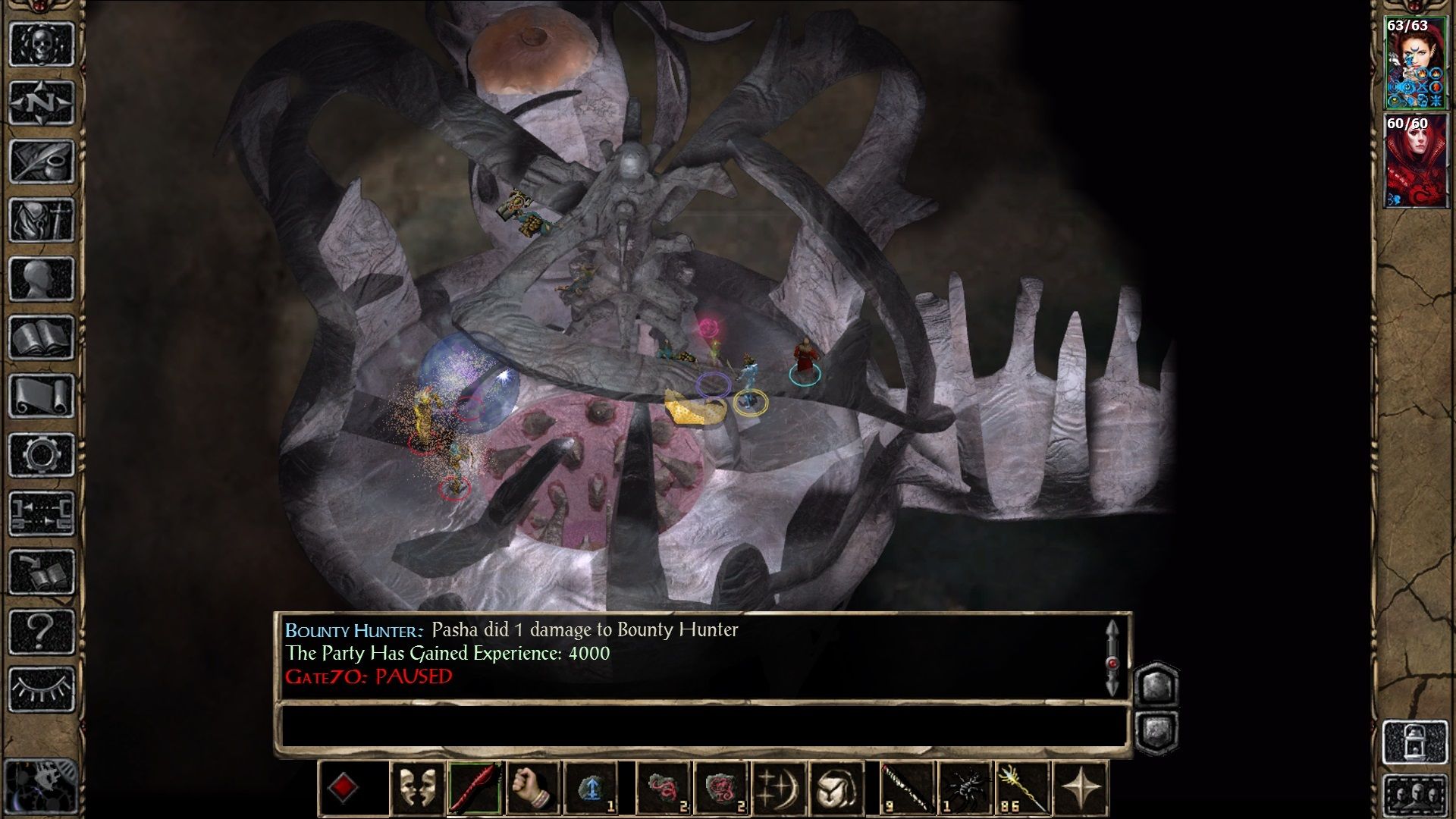Screen dimensions: 1456x819
Task: Click the question mark help button
Action: (x=42, y=631)
